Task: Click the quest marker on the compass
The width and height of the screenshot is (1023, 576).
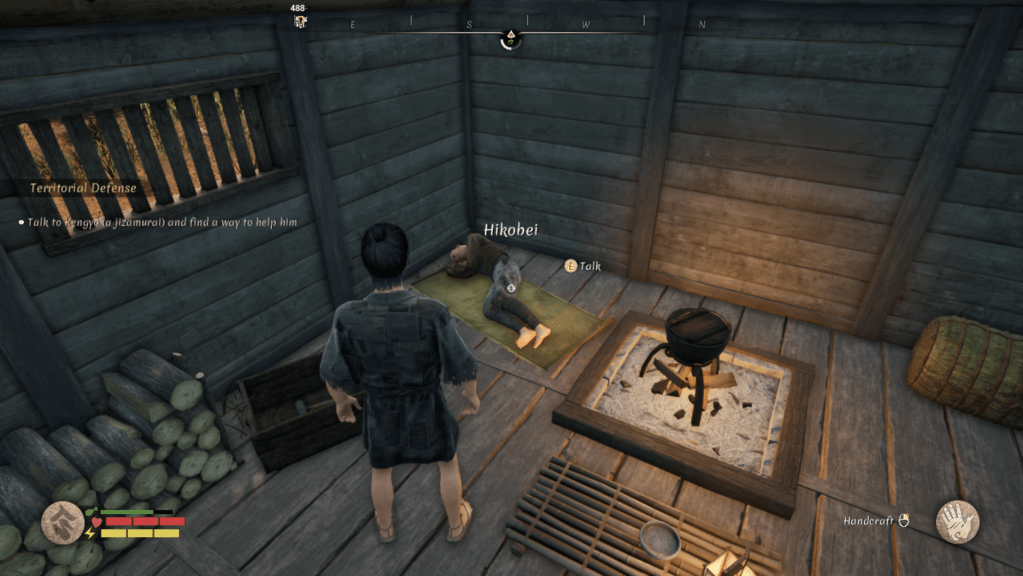Action: pyautogui.click(x=510, y=39)
